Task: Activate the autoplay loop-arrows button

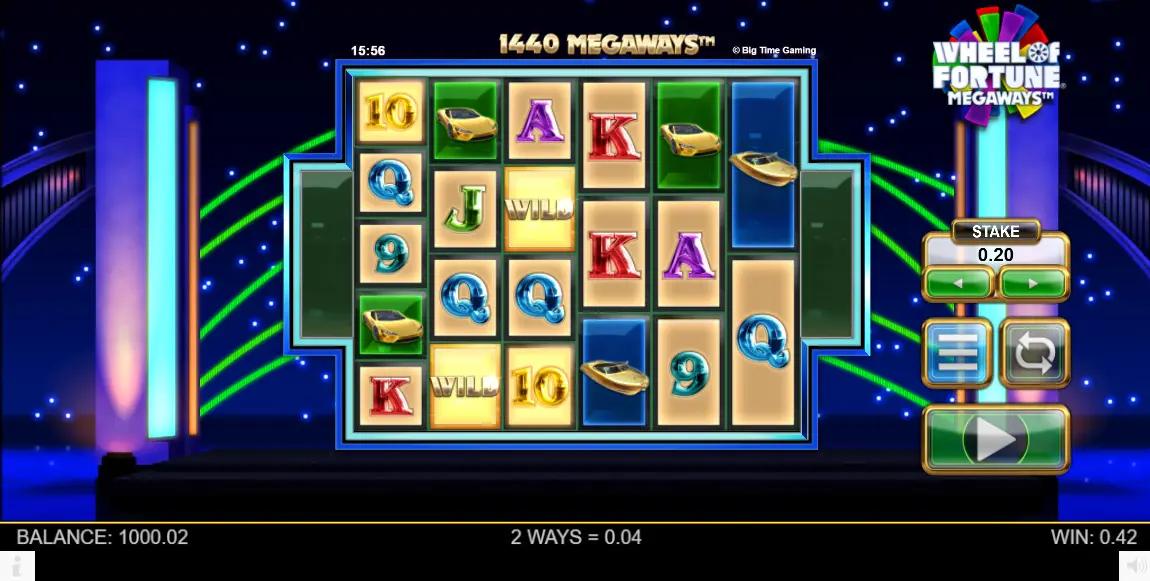Action: 1034,353
